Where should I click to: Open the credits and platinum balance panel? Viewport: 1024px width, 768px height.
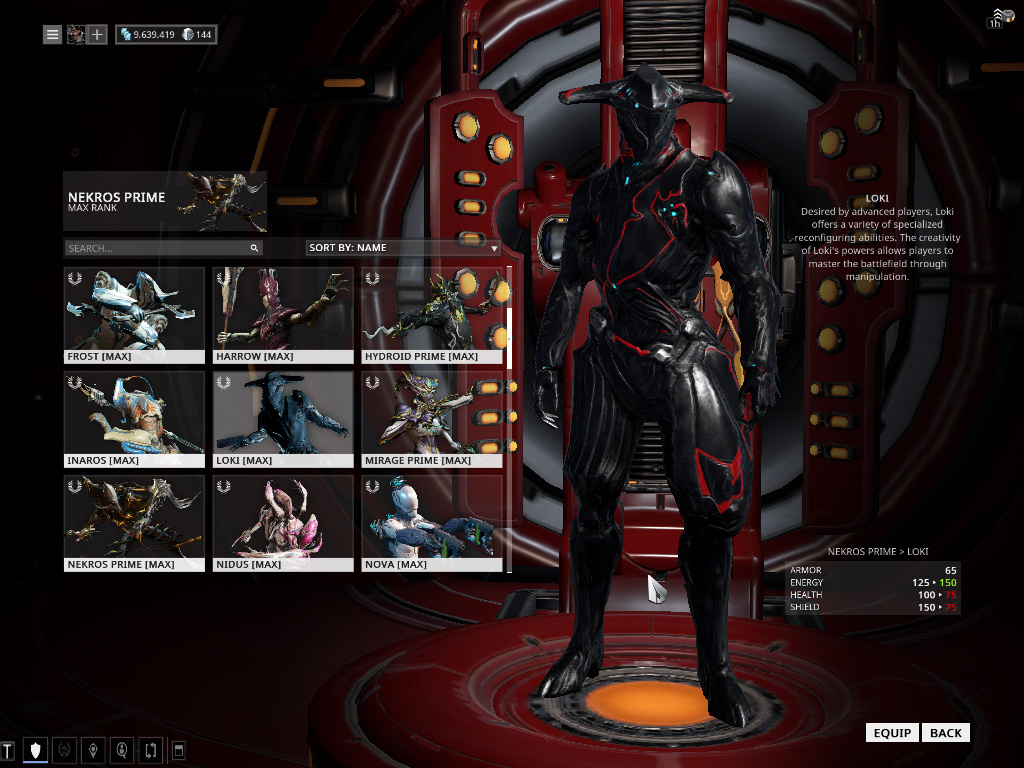(x=166, y=35)
